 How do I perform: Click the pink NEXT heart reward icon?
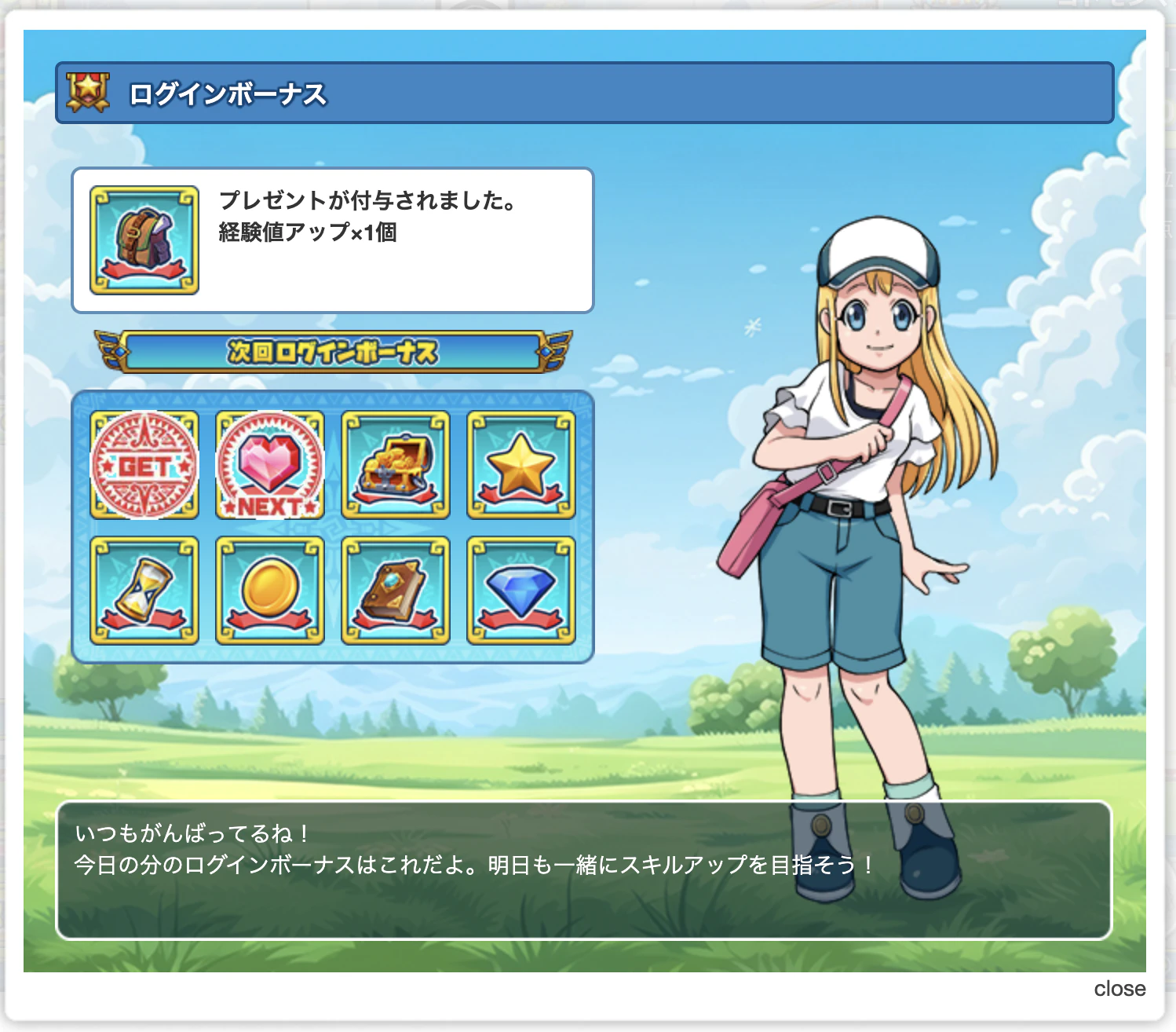pyautogui.click(x=270, y=467)
